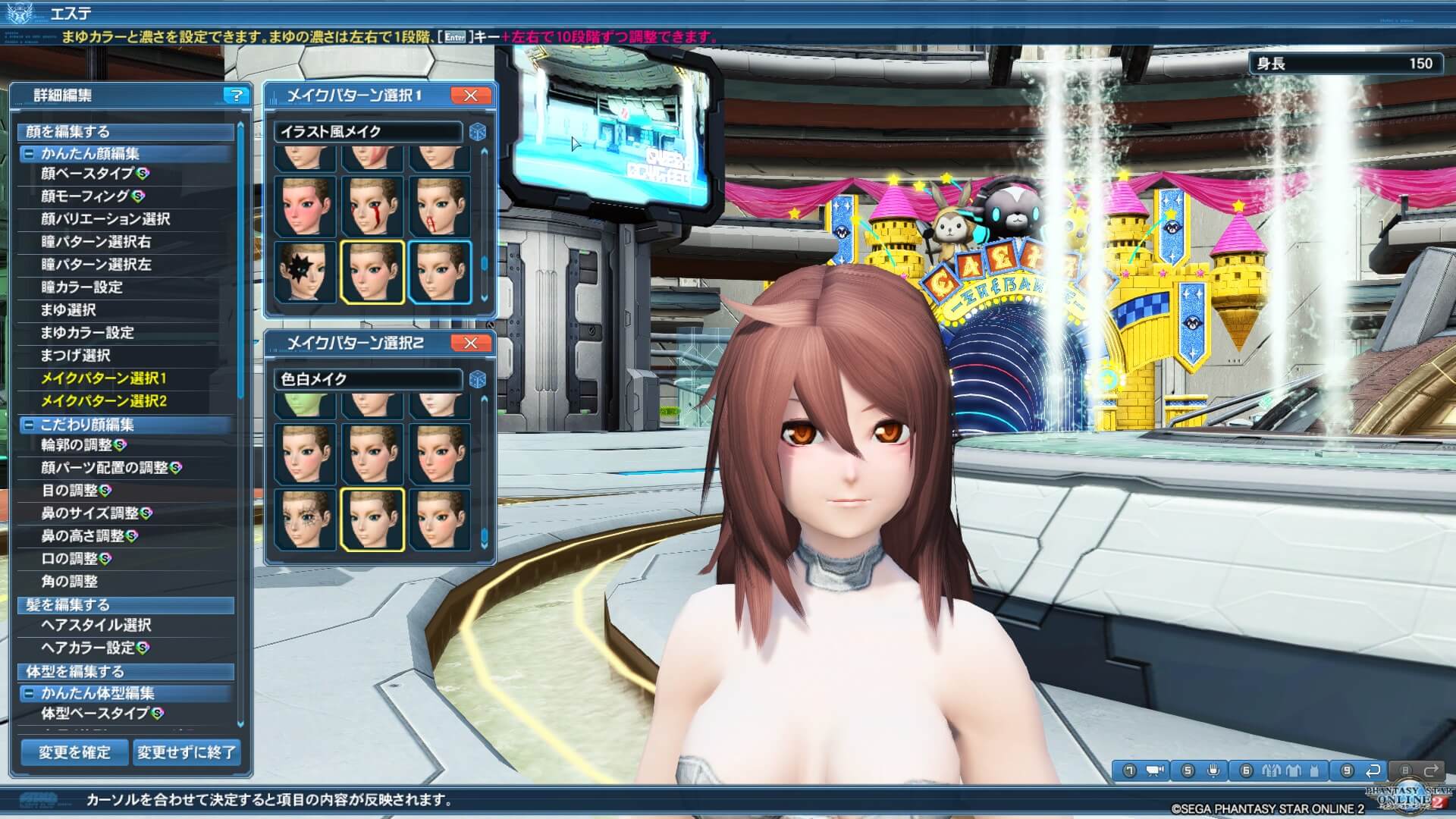
Task: Open the イラスト風メイク makeup dropdown
Action: click(x=368, y=132)
